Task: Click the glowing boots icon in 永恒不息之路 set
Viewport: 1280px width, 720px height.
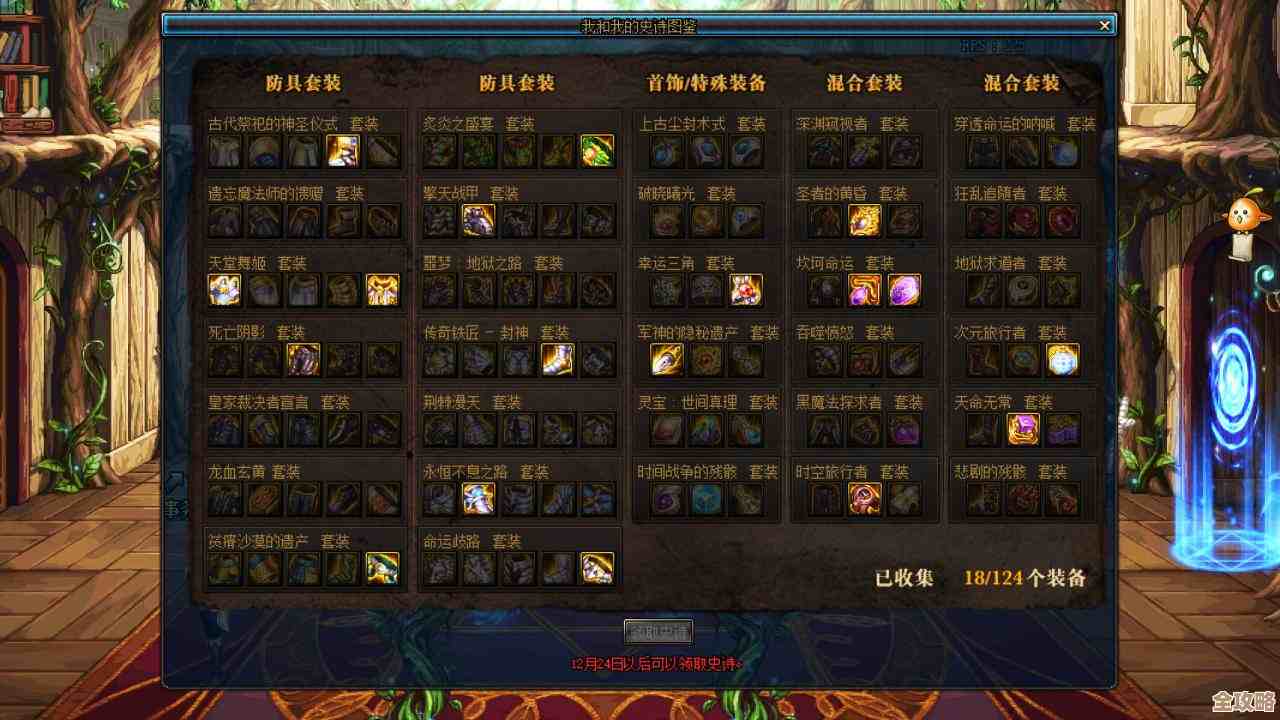Action: [477, 497]
